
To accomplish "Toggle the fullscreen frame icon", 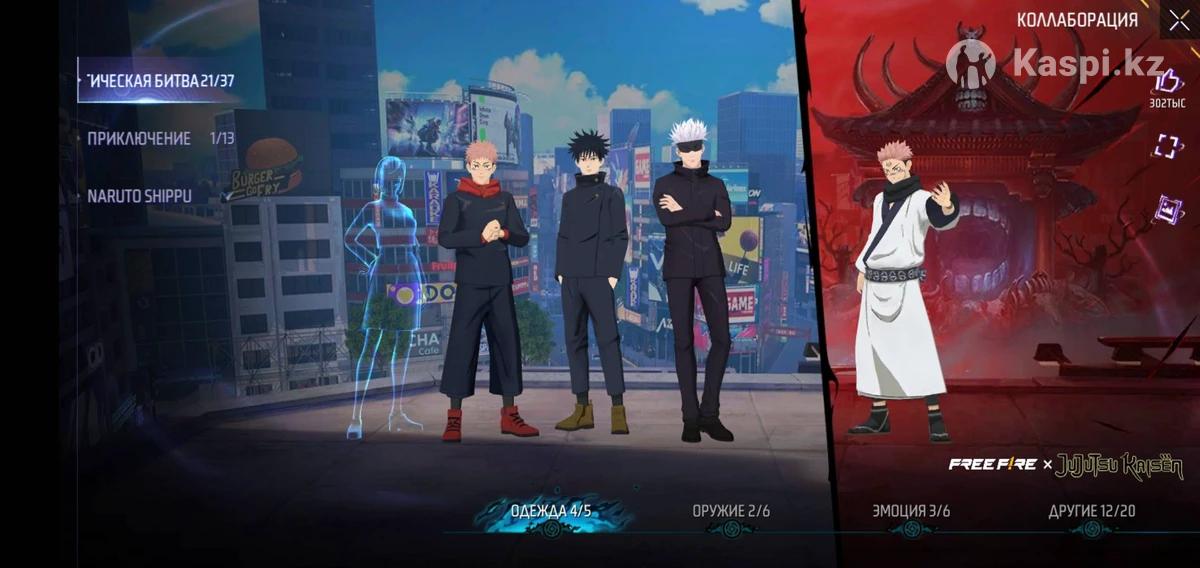I will click(1167, 146).
